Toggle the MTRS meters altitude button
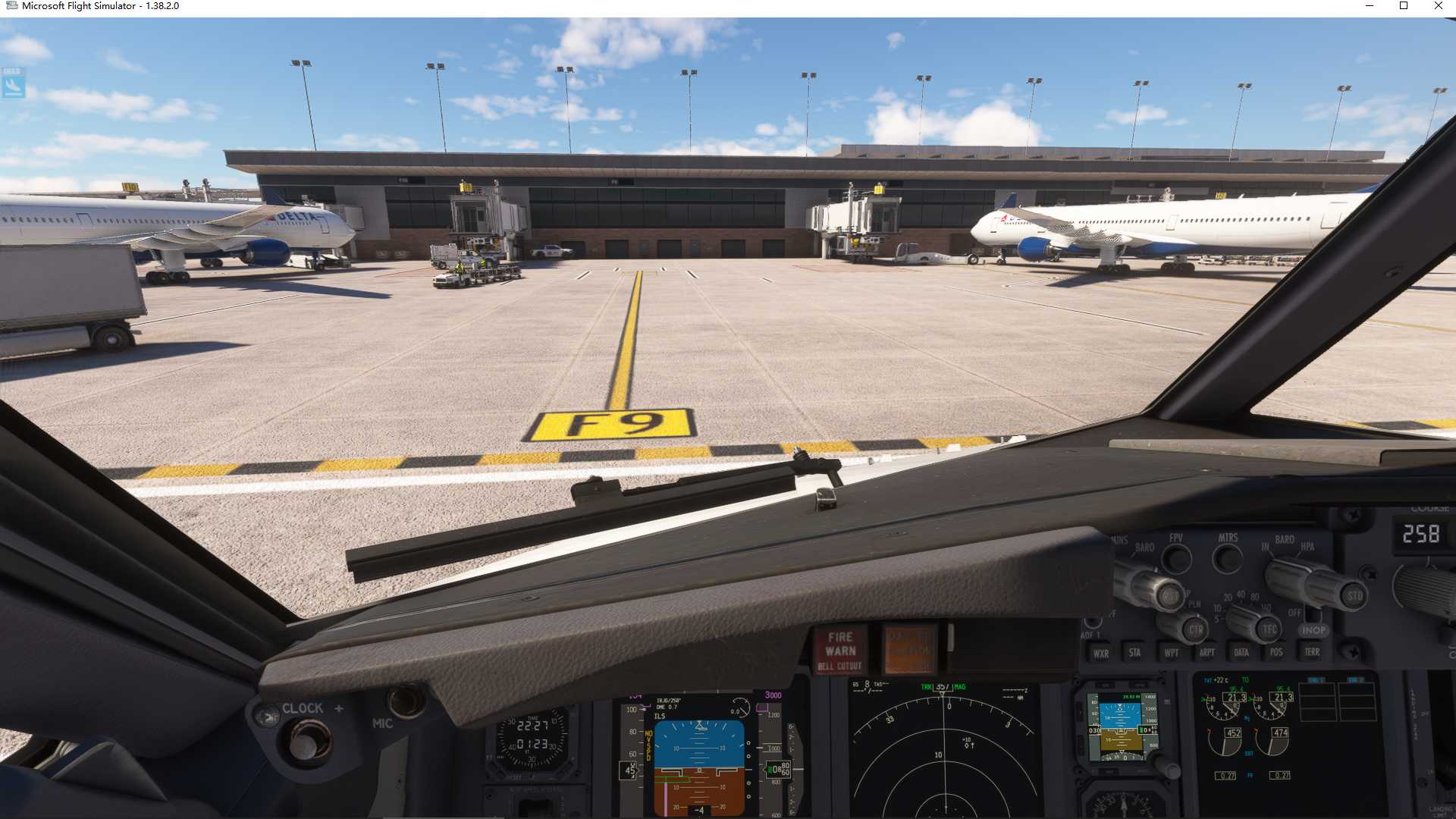The image size is (1456, 819). tap(1227, 560)
